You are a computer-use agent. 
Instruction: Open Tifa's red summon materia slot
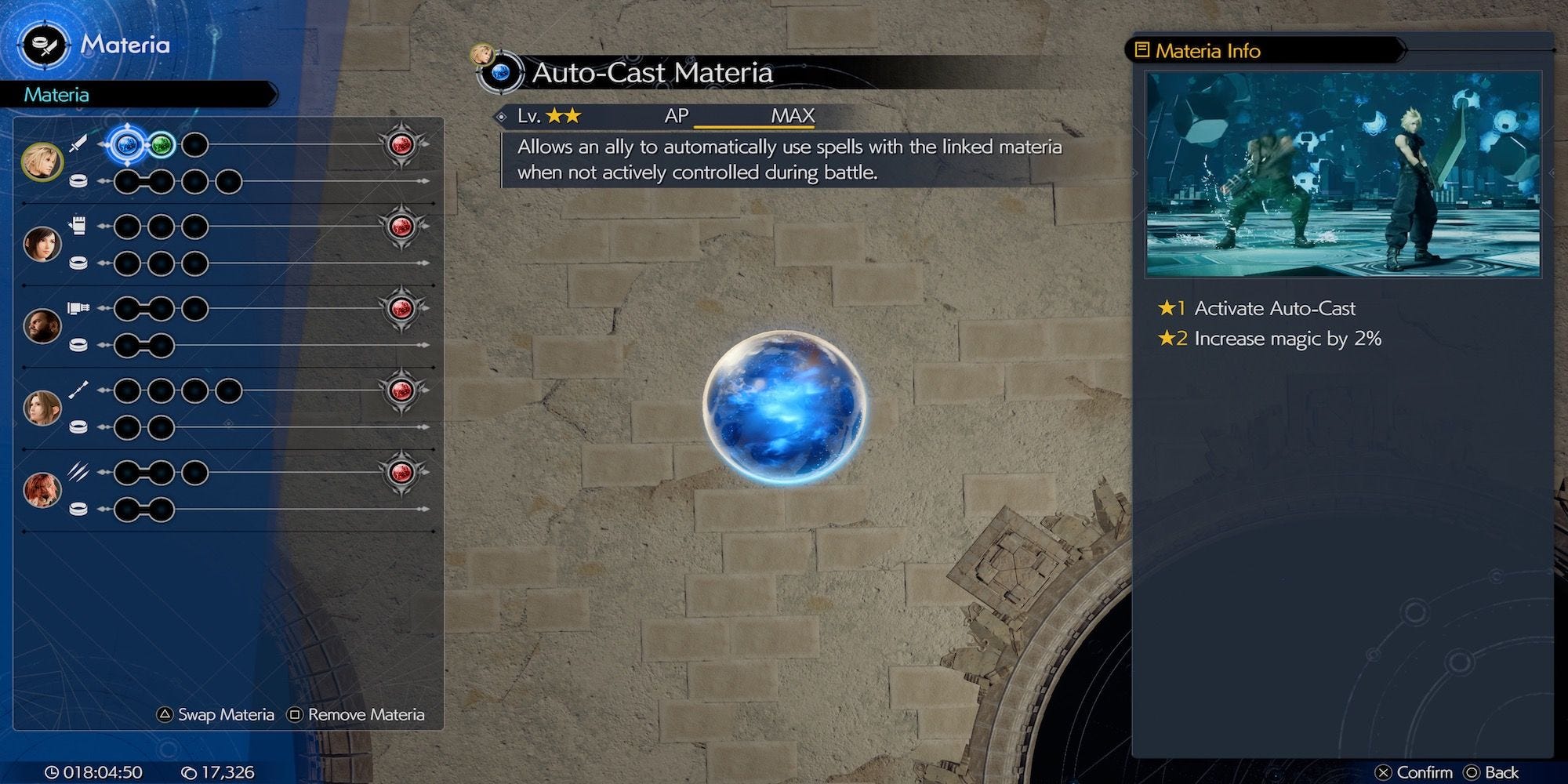point(401,227)
